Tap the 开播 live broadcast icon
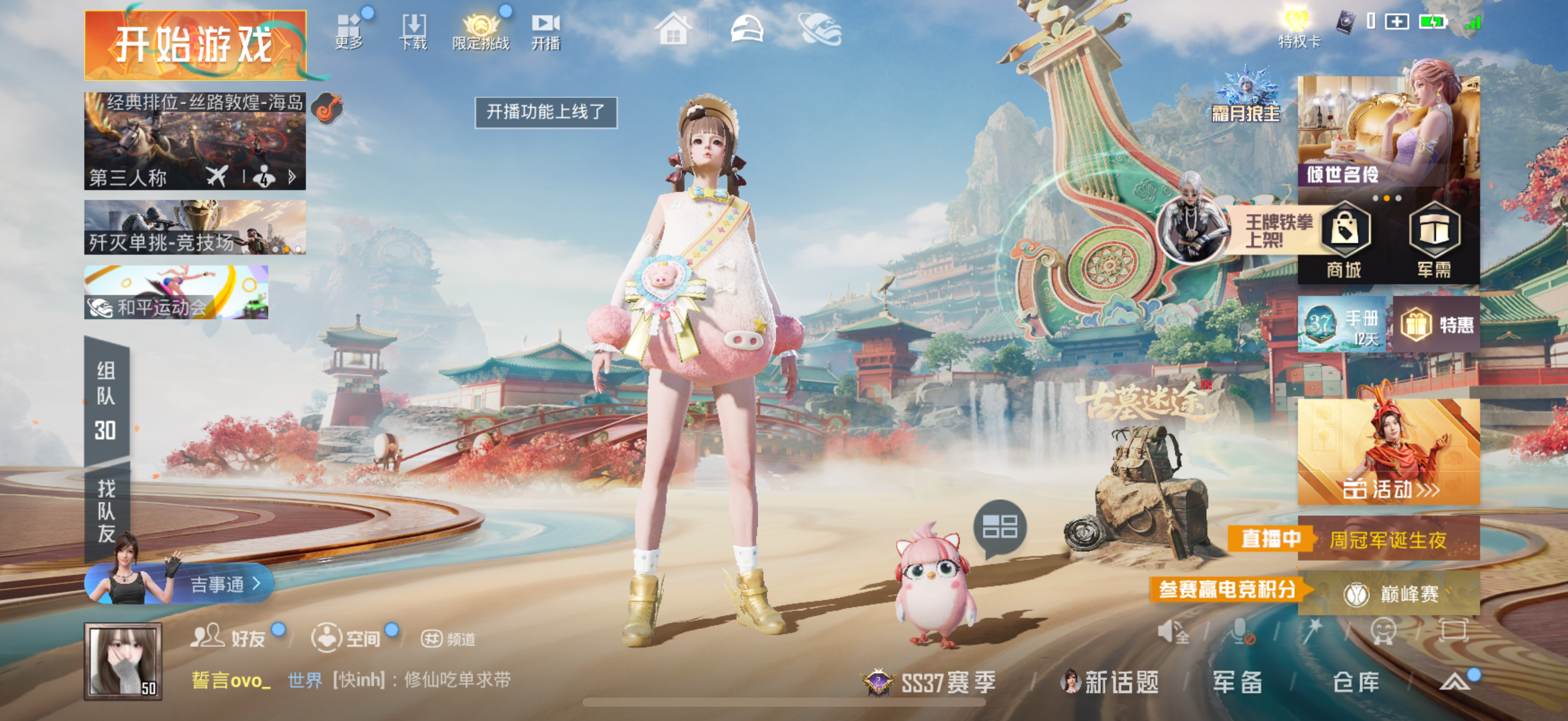The image size is (1568, 721). coord(545,32)
